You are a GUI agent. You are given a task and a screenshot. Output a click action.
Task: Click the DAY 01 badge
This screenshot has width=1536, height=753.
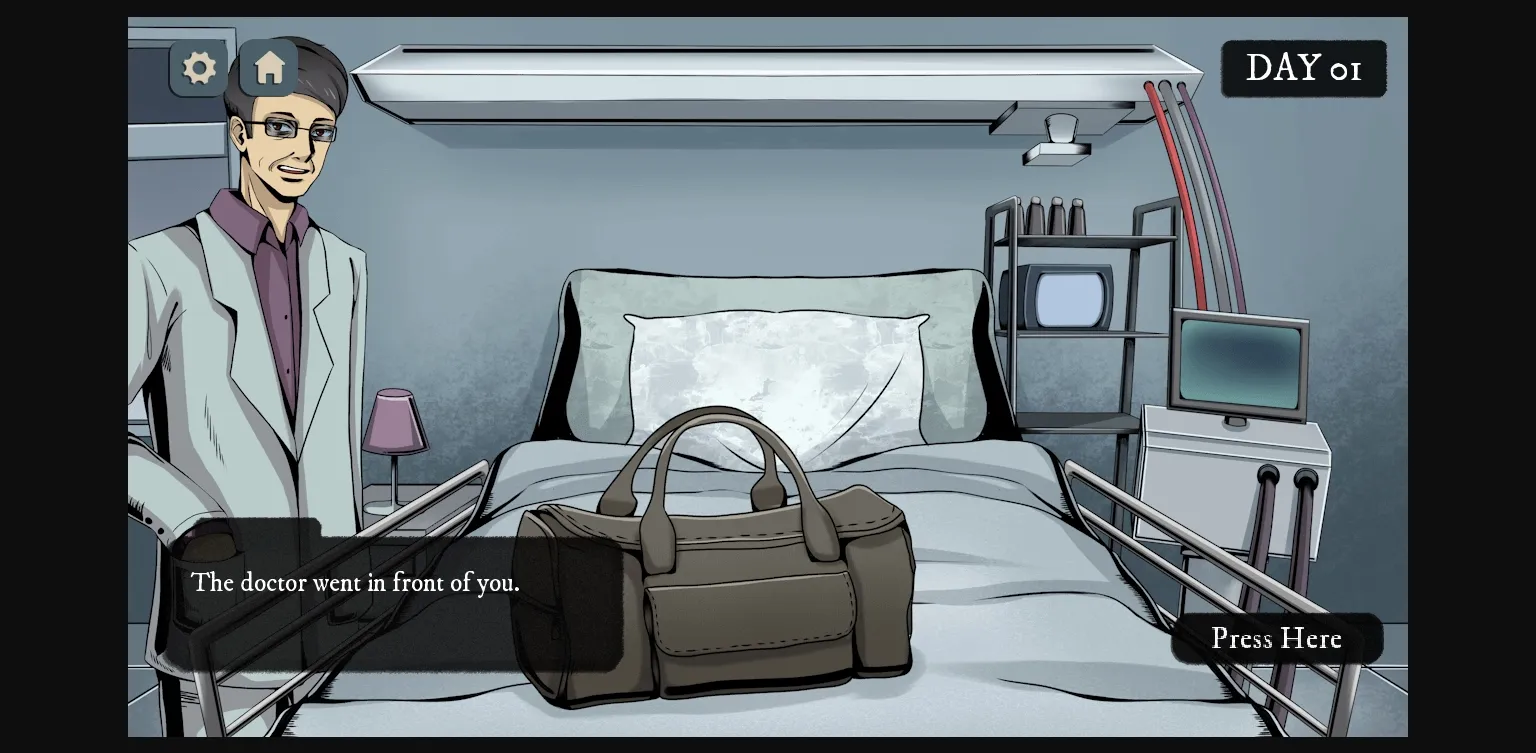pos(1303,67)
